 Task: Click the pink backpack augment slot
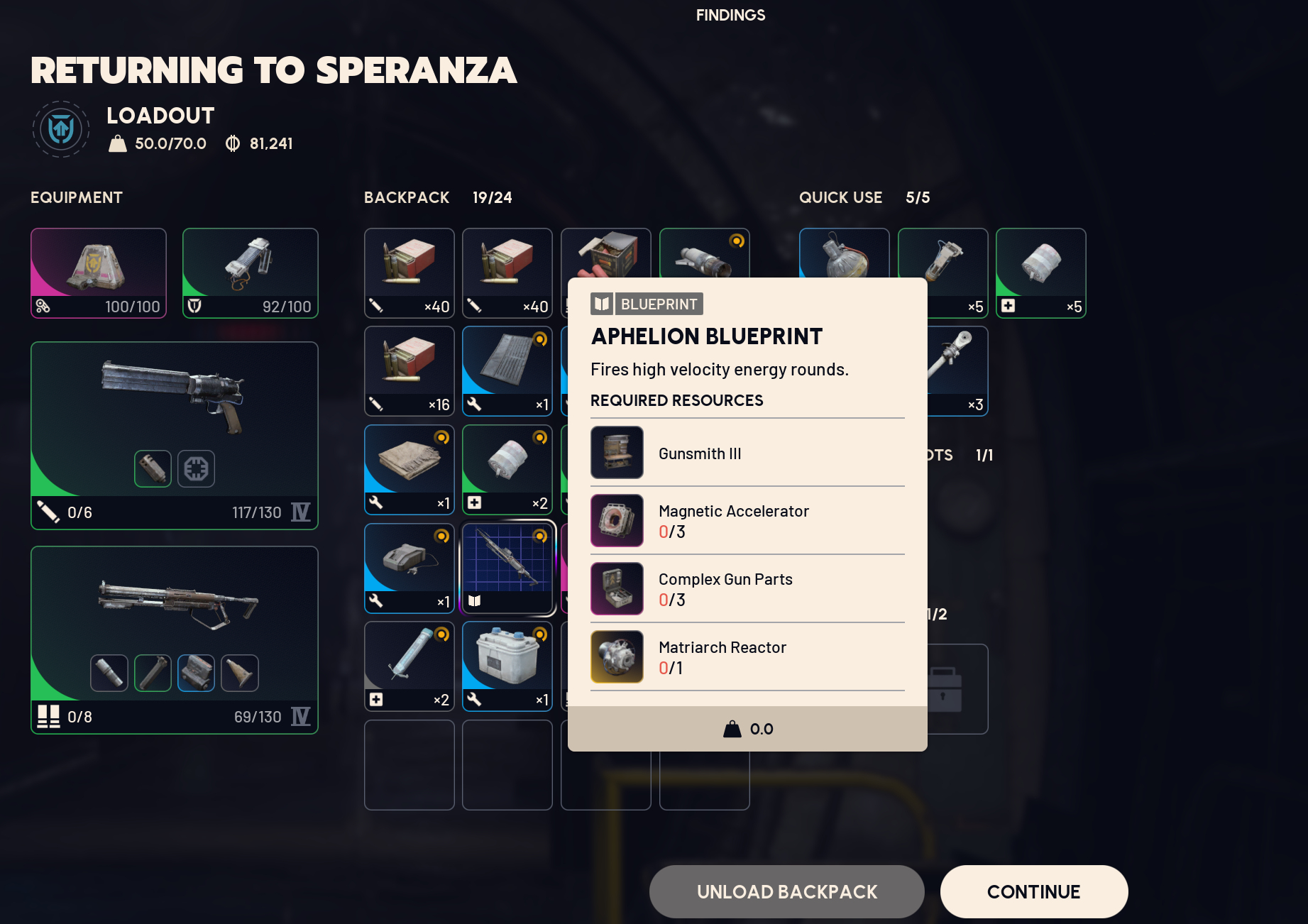(x=99, y=273)
